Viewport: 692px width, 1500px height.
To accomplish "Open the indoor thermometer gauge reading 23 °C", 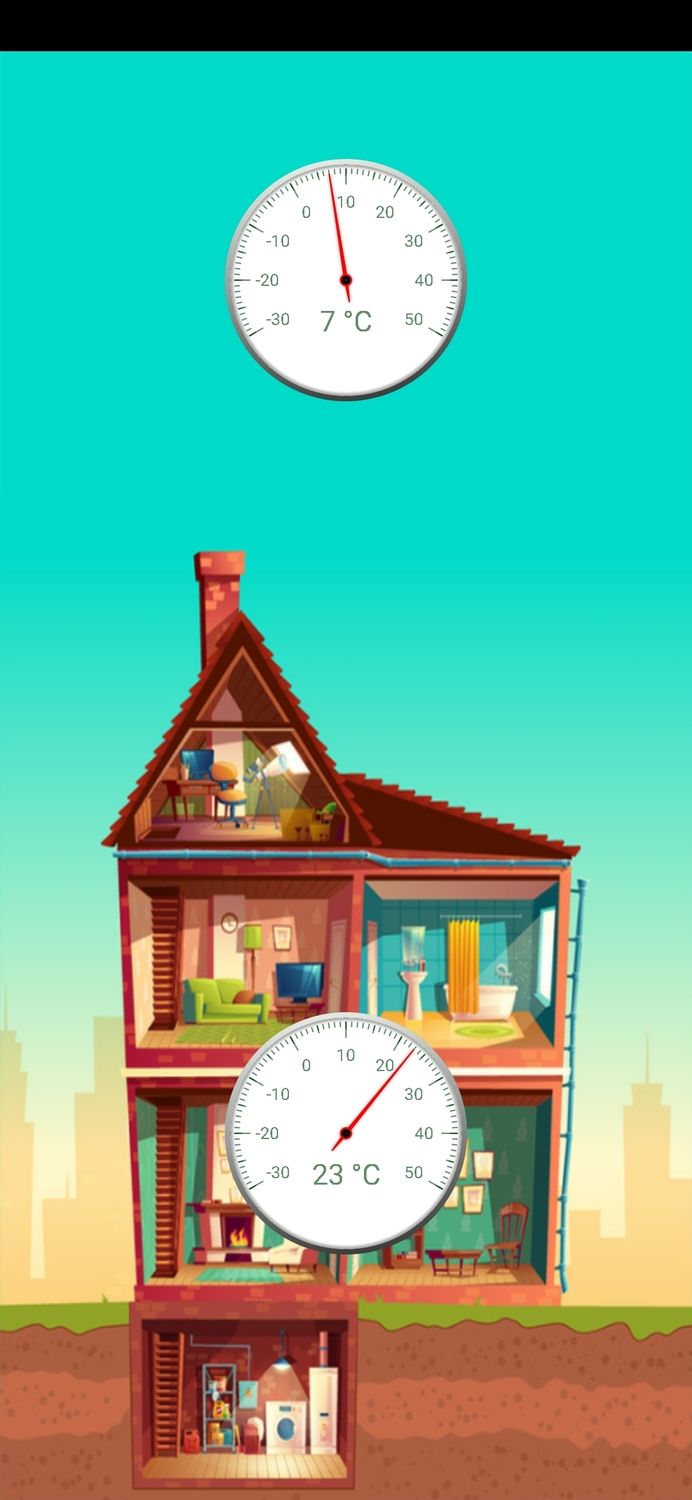I will [x=346, y=1133].
